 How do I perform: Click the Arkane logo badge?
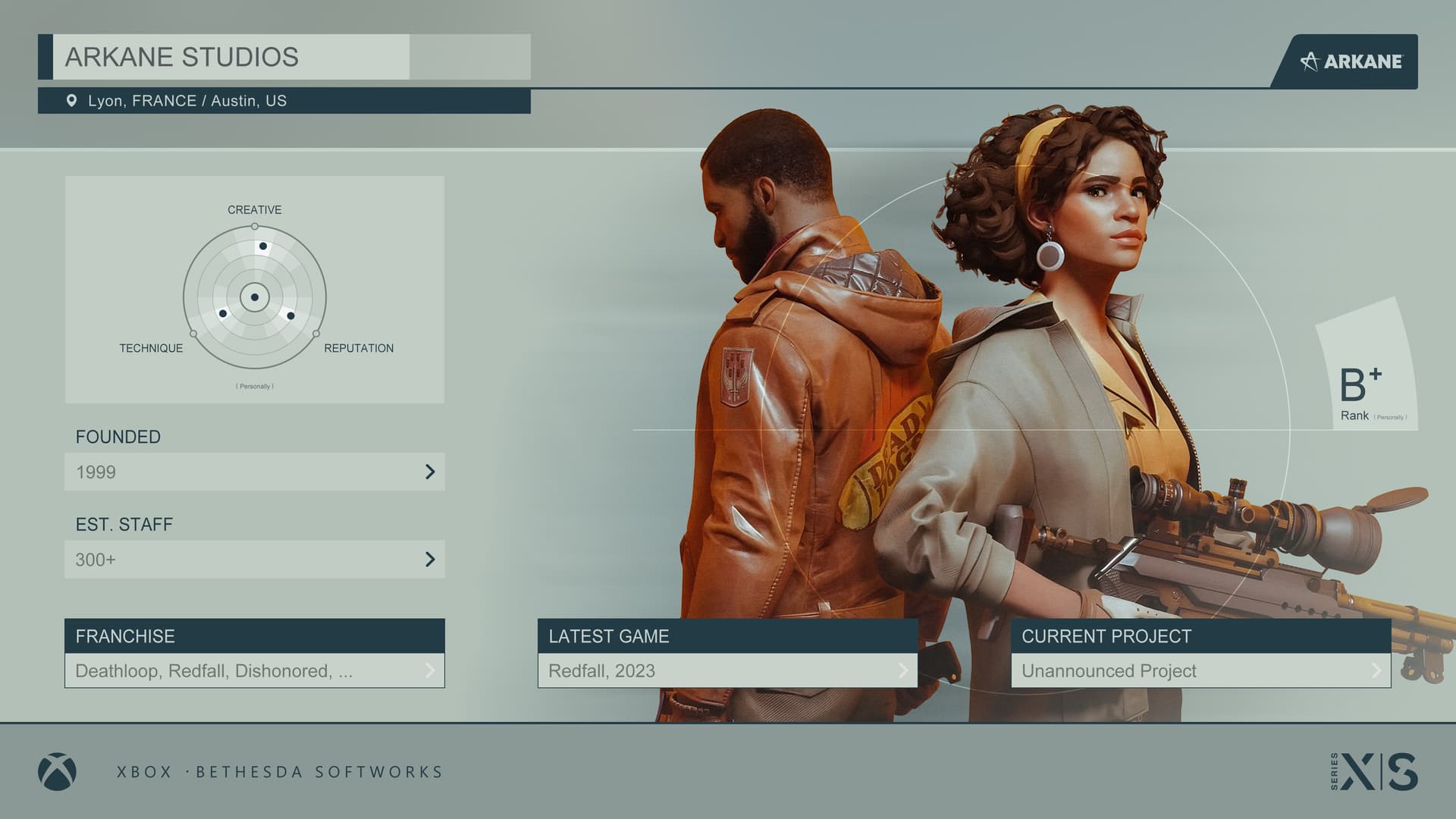(1351, 61)
